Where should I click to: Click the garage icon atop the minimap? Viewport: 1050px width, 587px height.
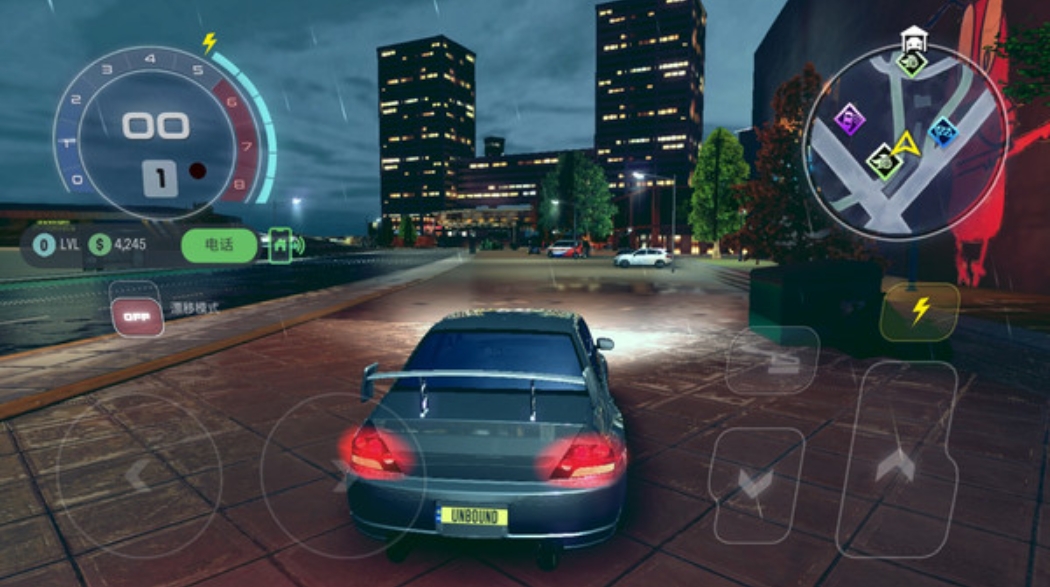pos(911,41)
